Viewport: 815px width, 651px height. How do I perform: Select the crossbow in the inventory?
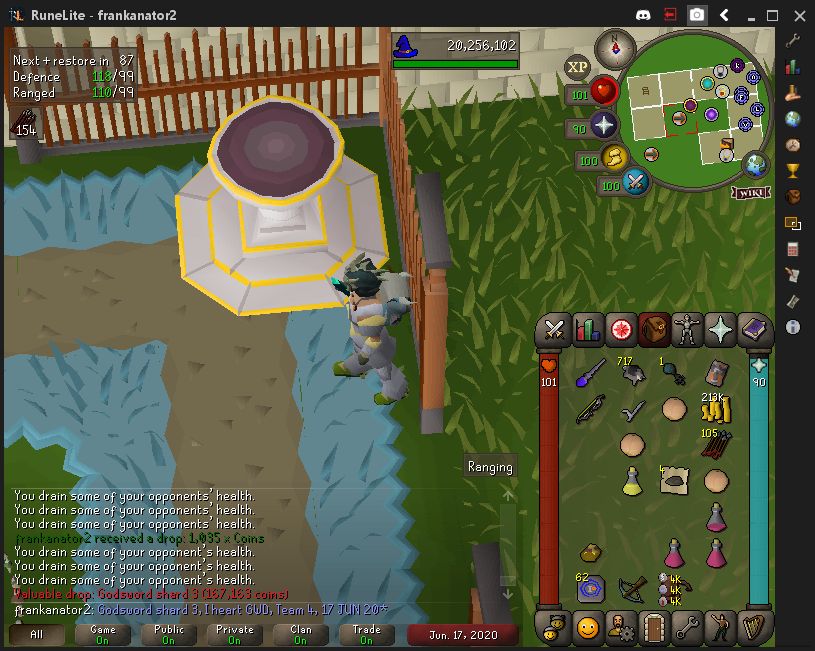pyautogui.click(x=632, y=588)
